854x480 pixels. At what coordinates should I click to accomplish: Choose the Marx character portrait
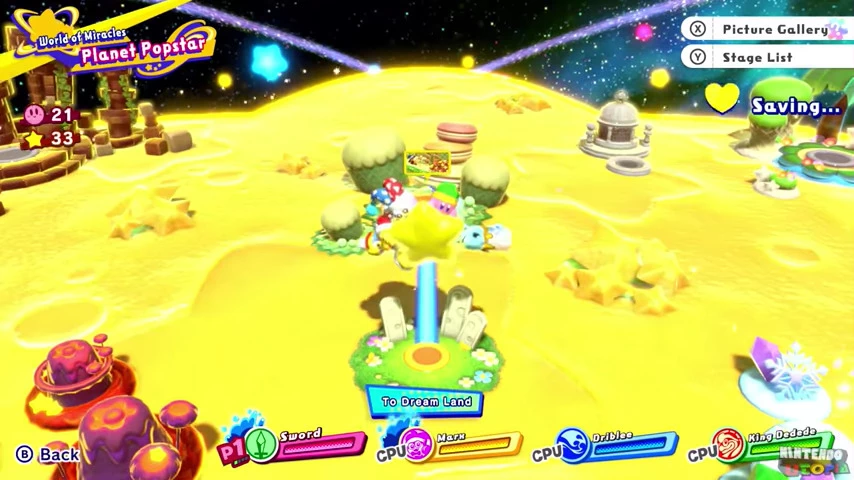(x=419, y=446)
